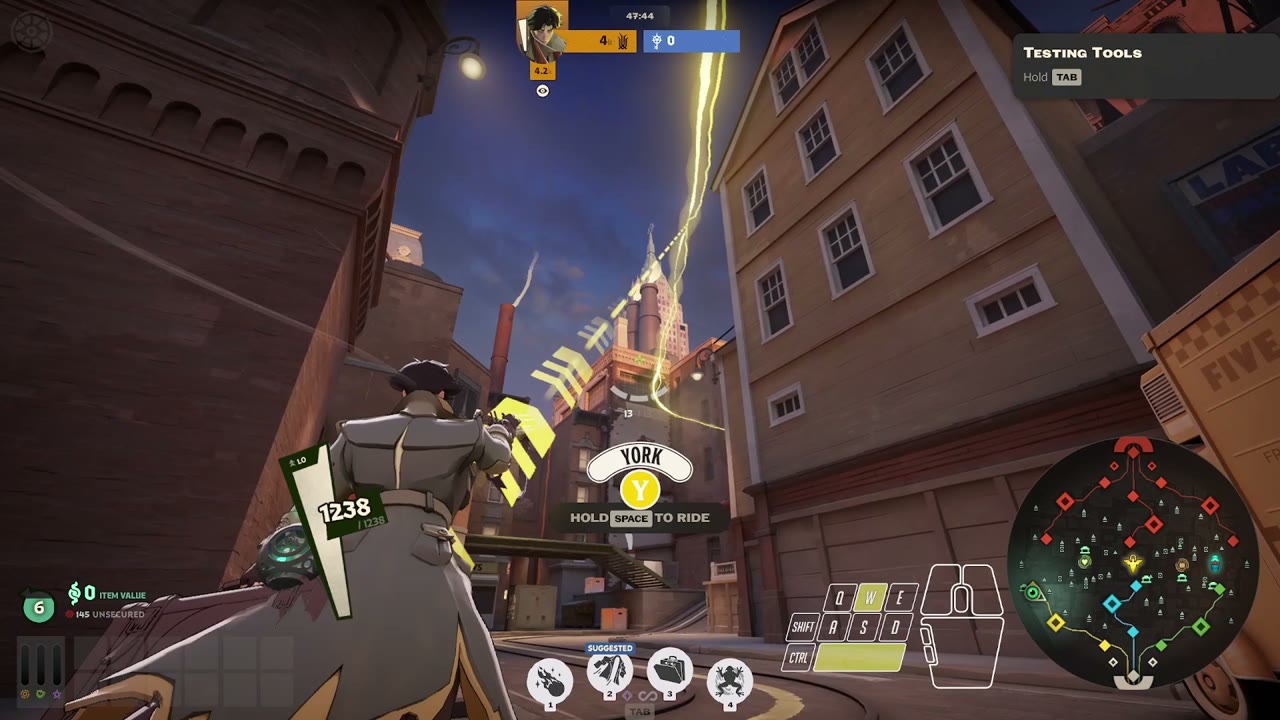Open the shop via the item value display
Viewport: 1280px width, 720px height.
pos(108,595)
